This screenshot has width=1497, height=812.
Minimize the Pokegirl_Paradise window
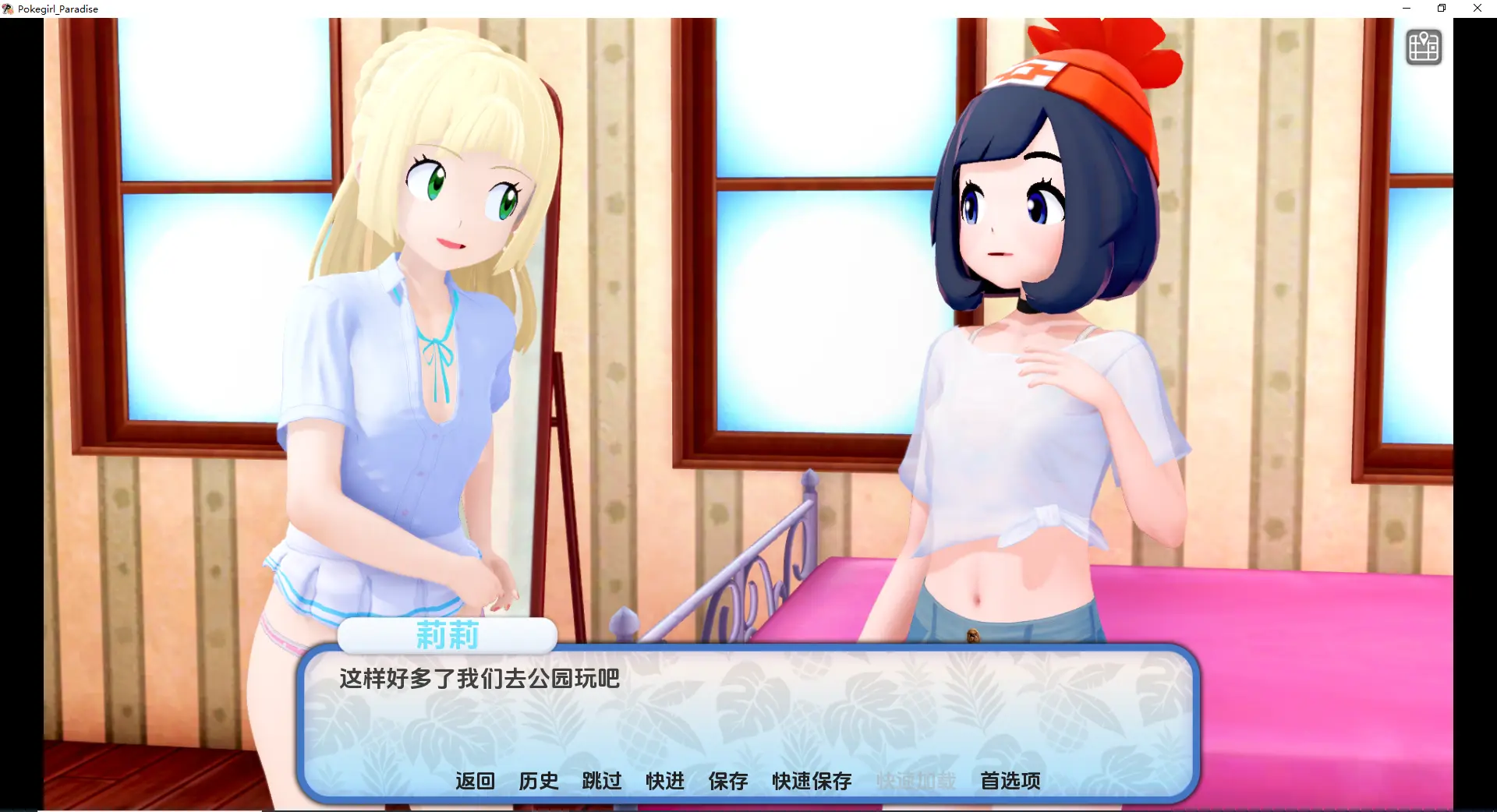point(1407,9)
